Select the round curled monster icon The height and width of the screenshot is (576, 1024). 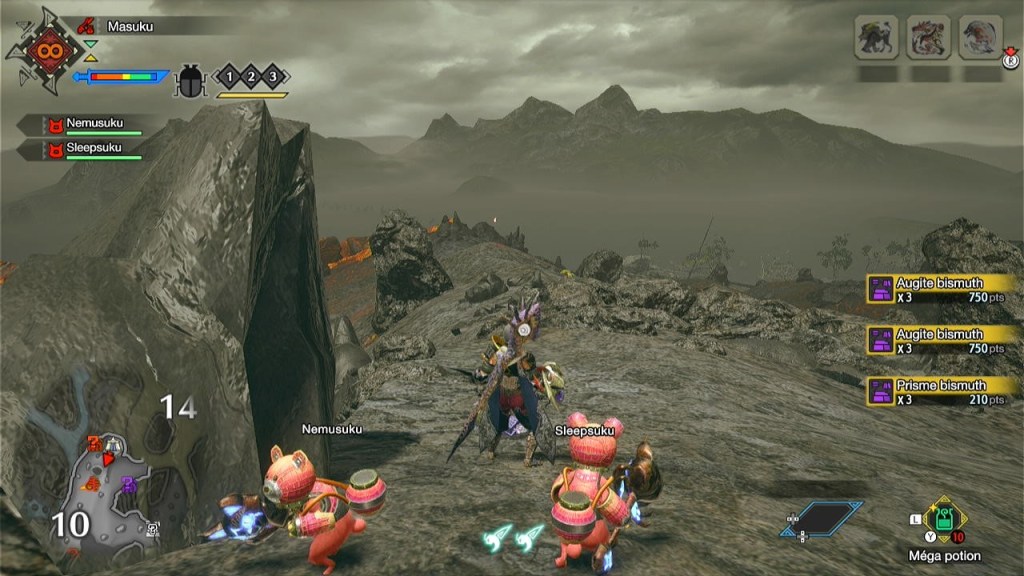(x=981, y=38)
